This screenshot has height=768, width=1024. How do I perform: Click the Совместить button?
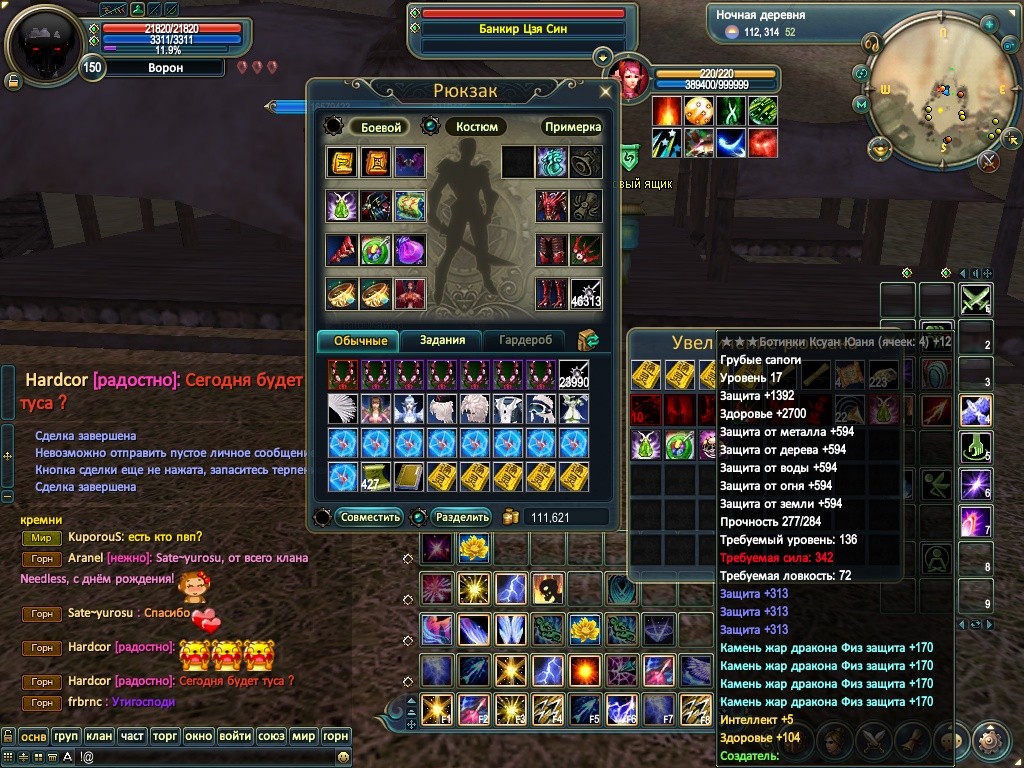pyautogui.click(x=370, y=517)
